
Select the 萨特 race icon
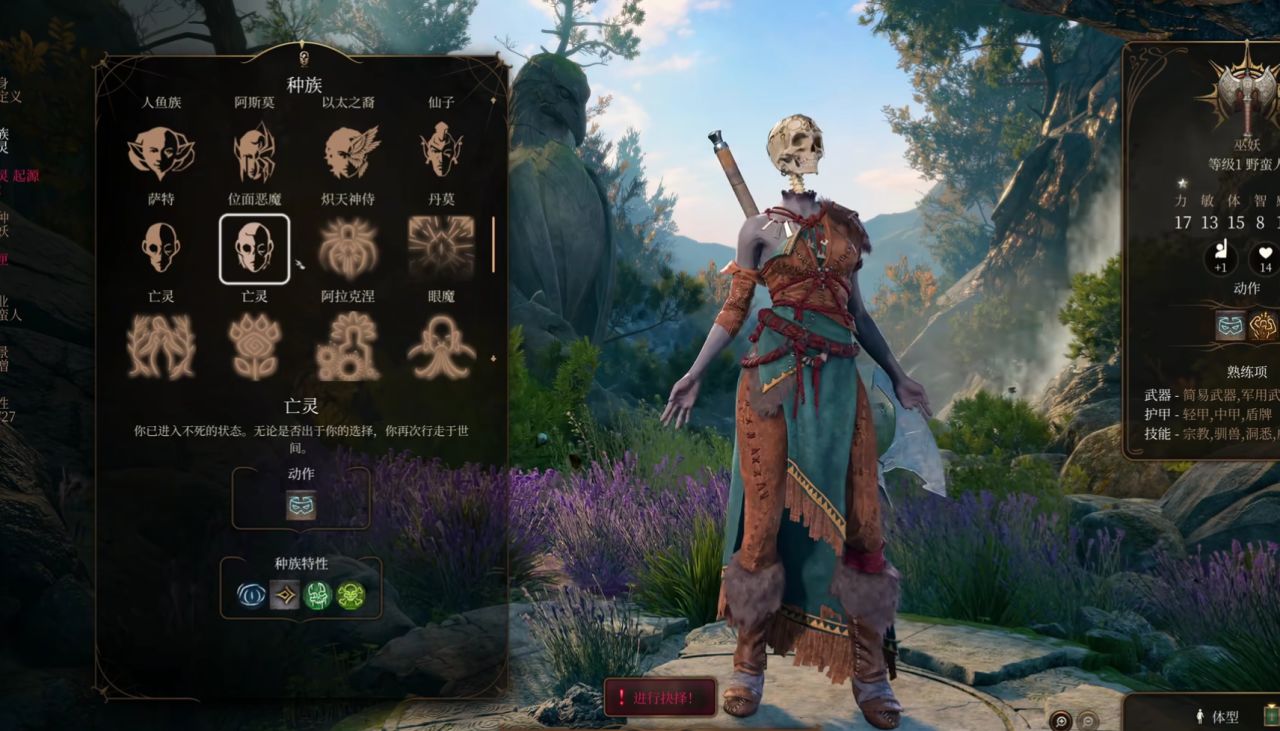161,152
